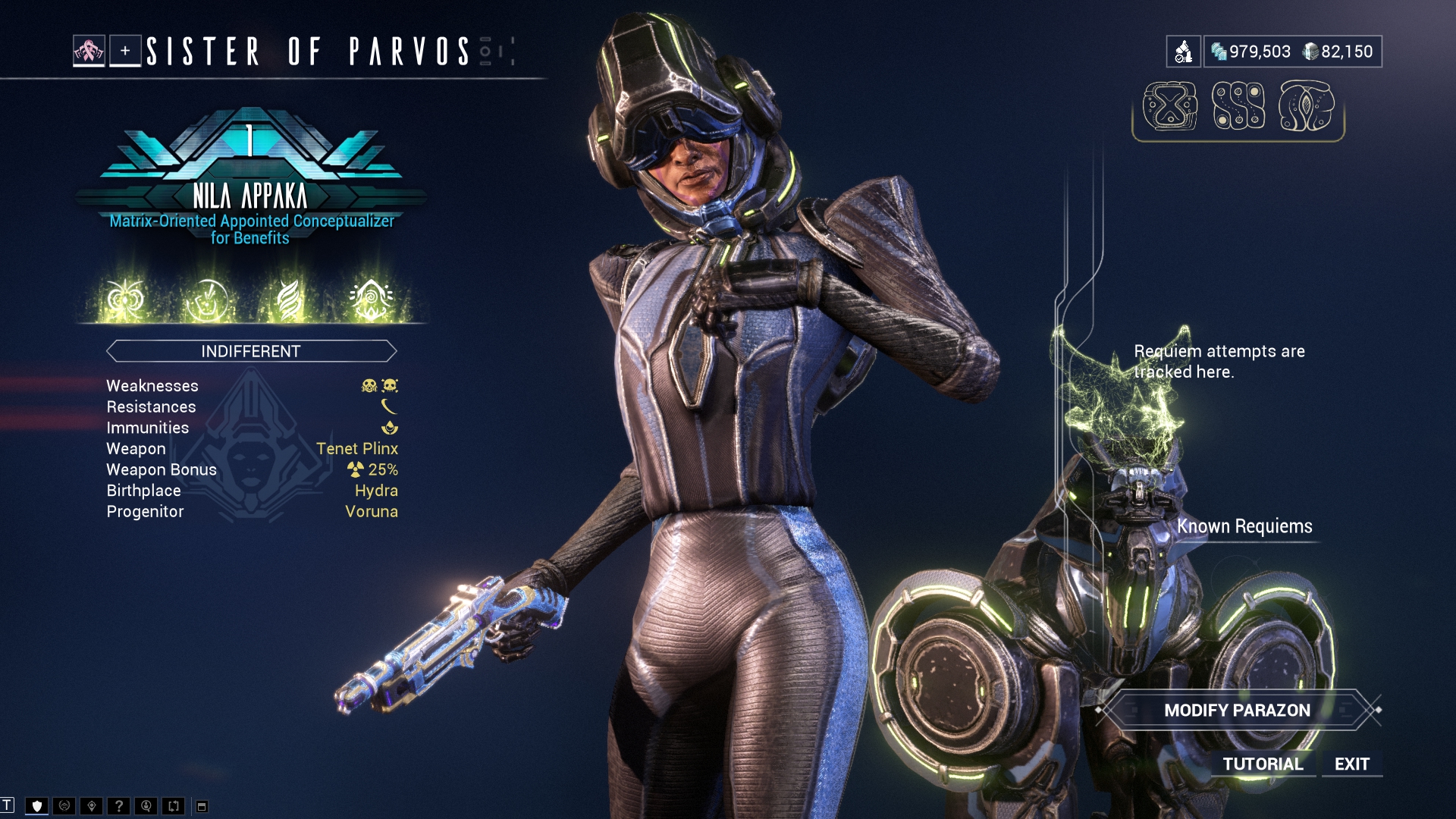Click the window layout toolbar icon

202,806
